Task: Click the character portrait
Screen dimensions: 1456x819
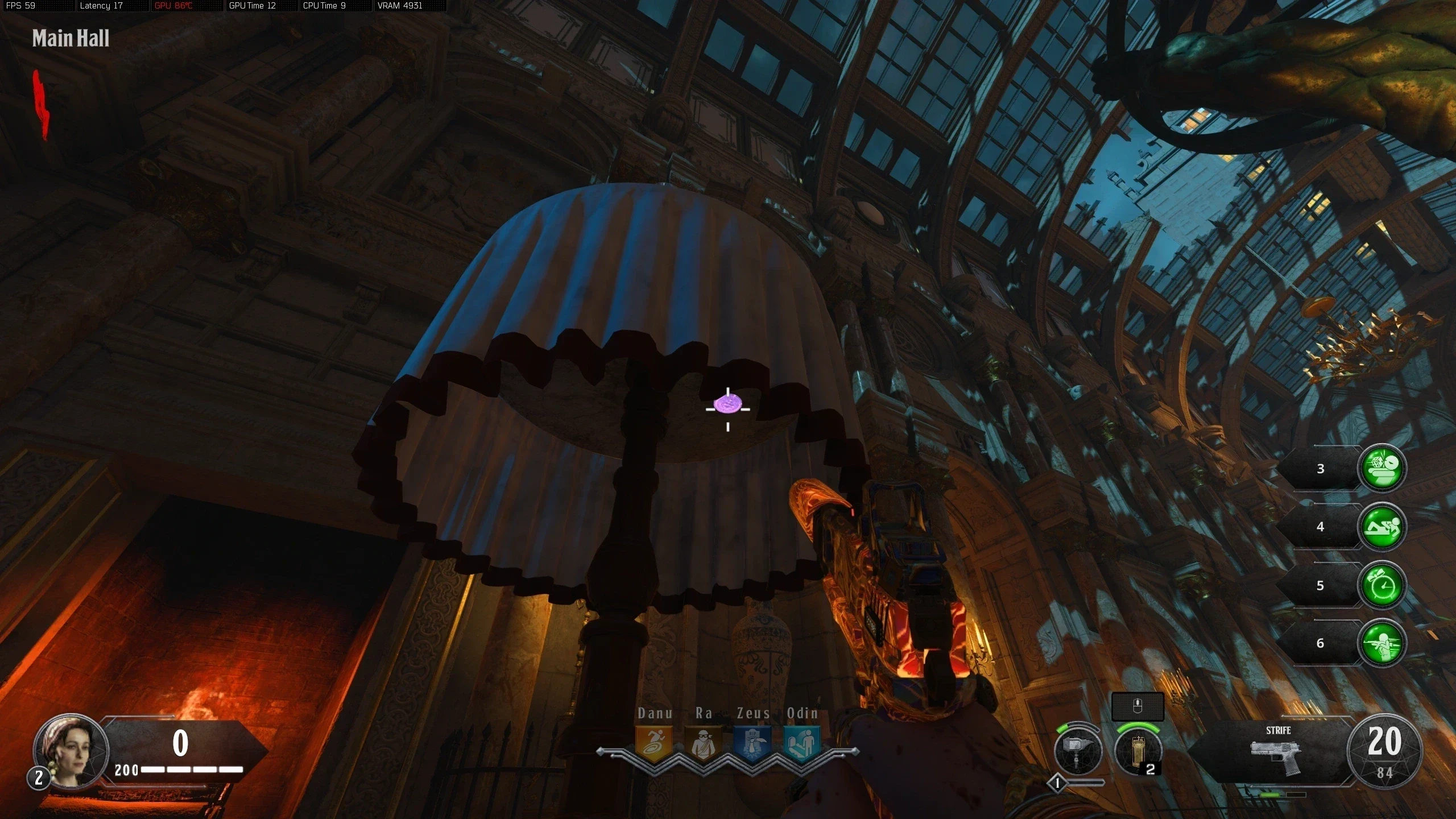Action: pyautogui.click(x=71, y=751)
